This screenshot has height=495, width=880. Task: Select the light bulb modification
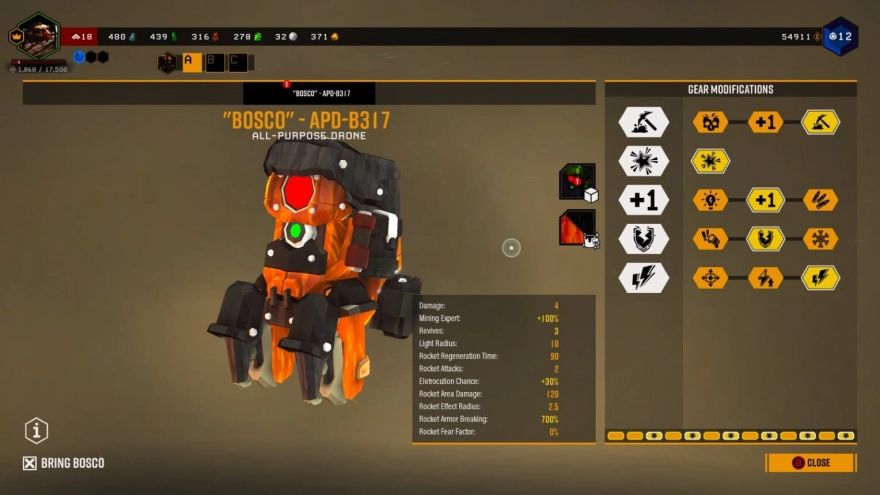click(710, 200)
